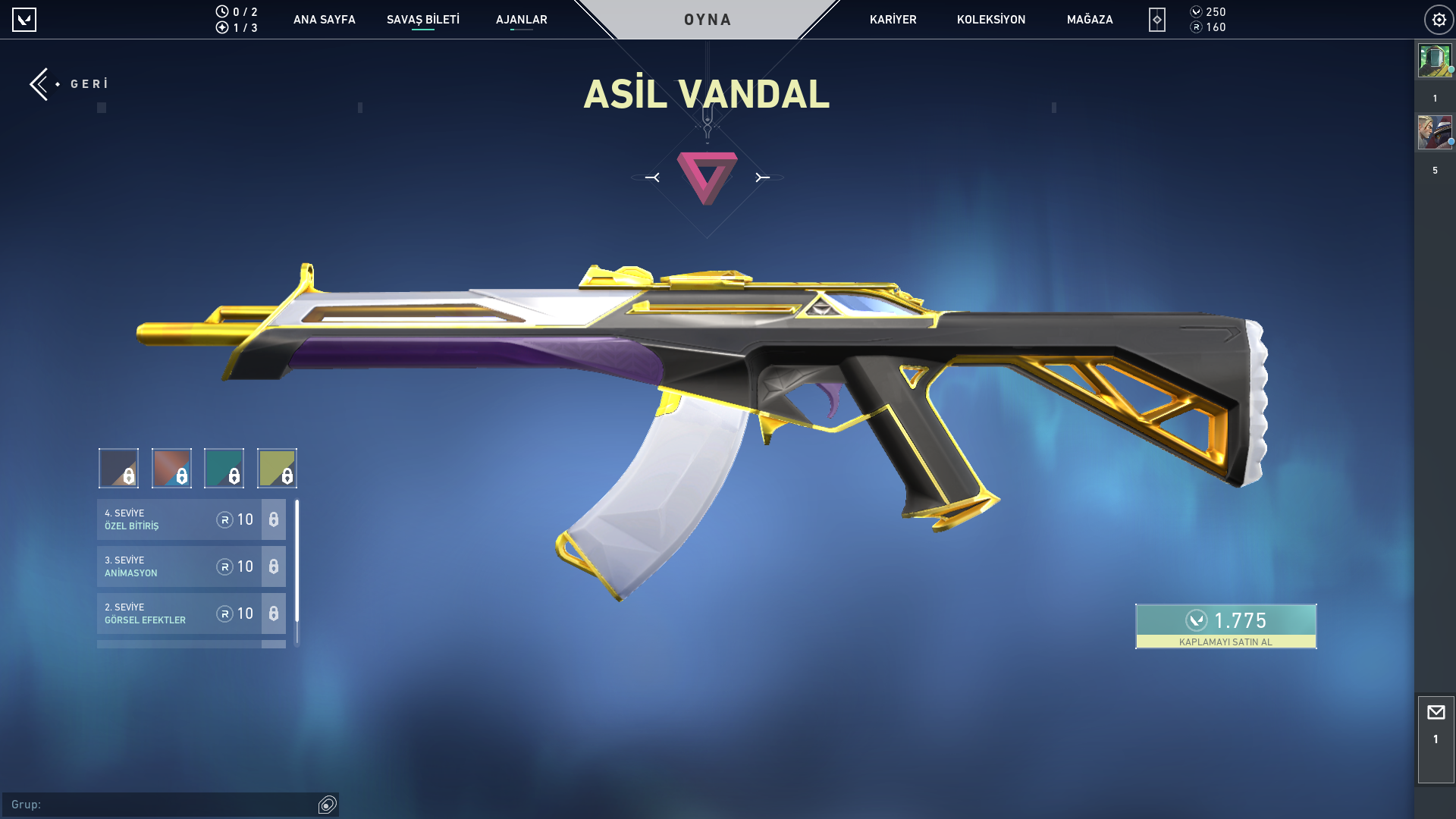Image resolution: width=1456 pixels, height=819 pixels.
Task: Go back using the GERİ button
Action: tap(68, 83)
